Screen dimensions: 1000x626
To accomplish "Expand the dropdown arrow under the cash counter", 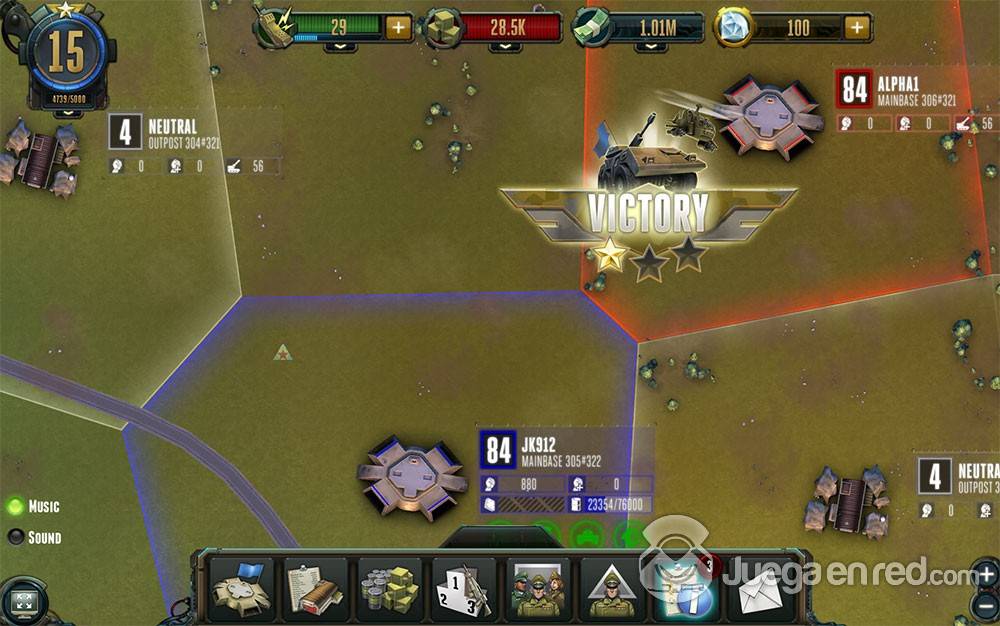I will tap(652, 46).
